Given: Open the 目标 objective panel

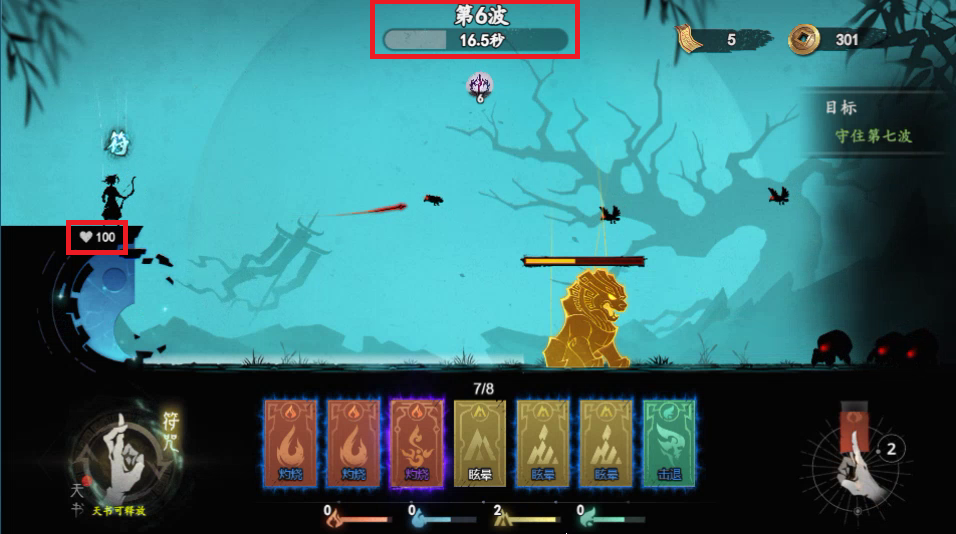Looking at the screenshot, I should coord(872,122).
